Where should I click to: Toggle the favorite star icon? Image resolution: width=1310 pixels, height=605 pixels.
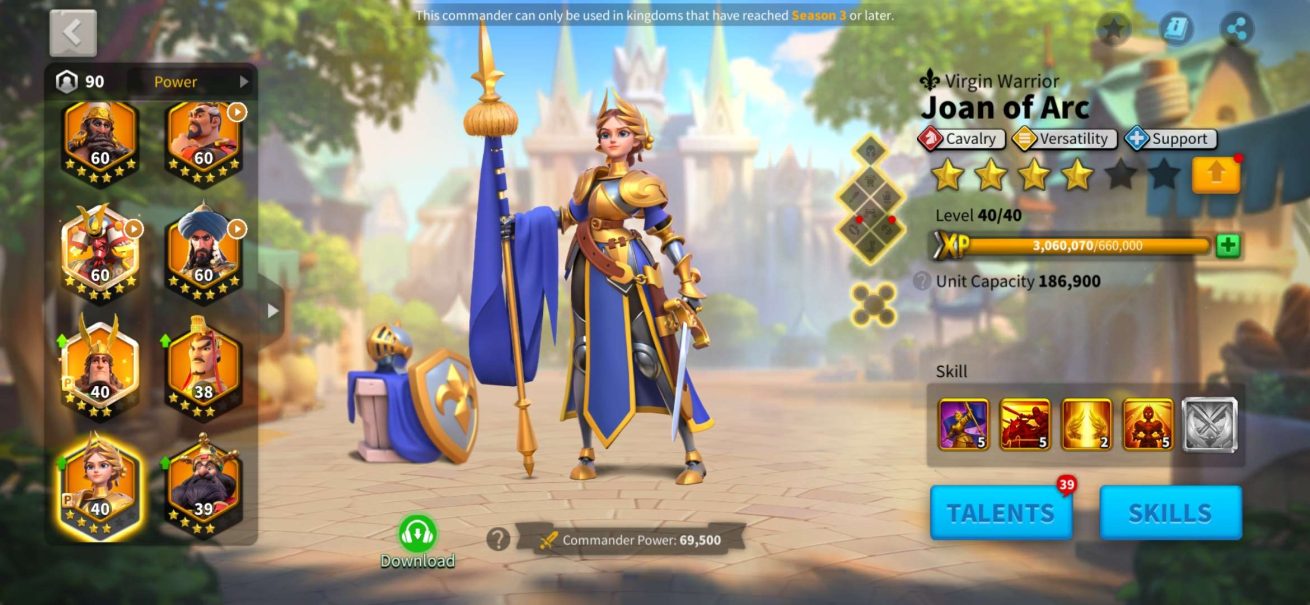[1113, 29]
